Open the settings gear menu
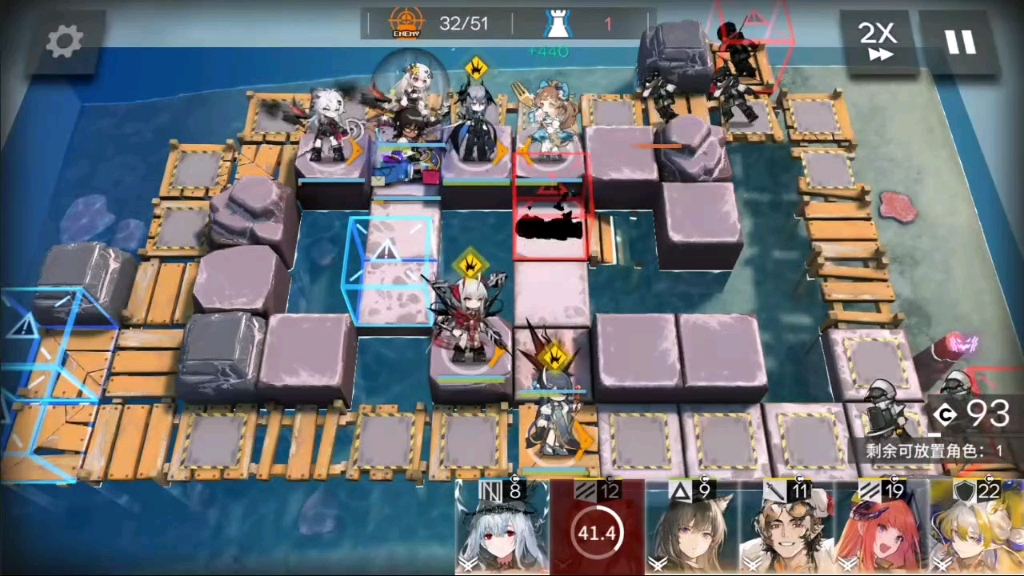Viewport: 1024px width, 576px height. (x=65, y=42)
